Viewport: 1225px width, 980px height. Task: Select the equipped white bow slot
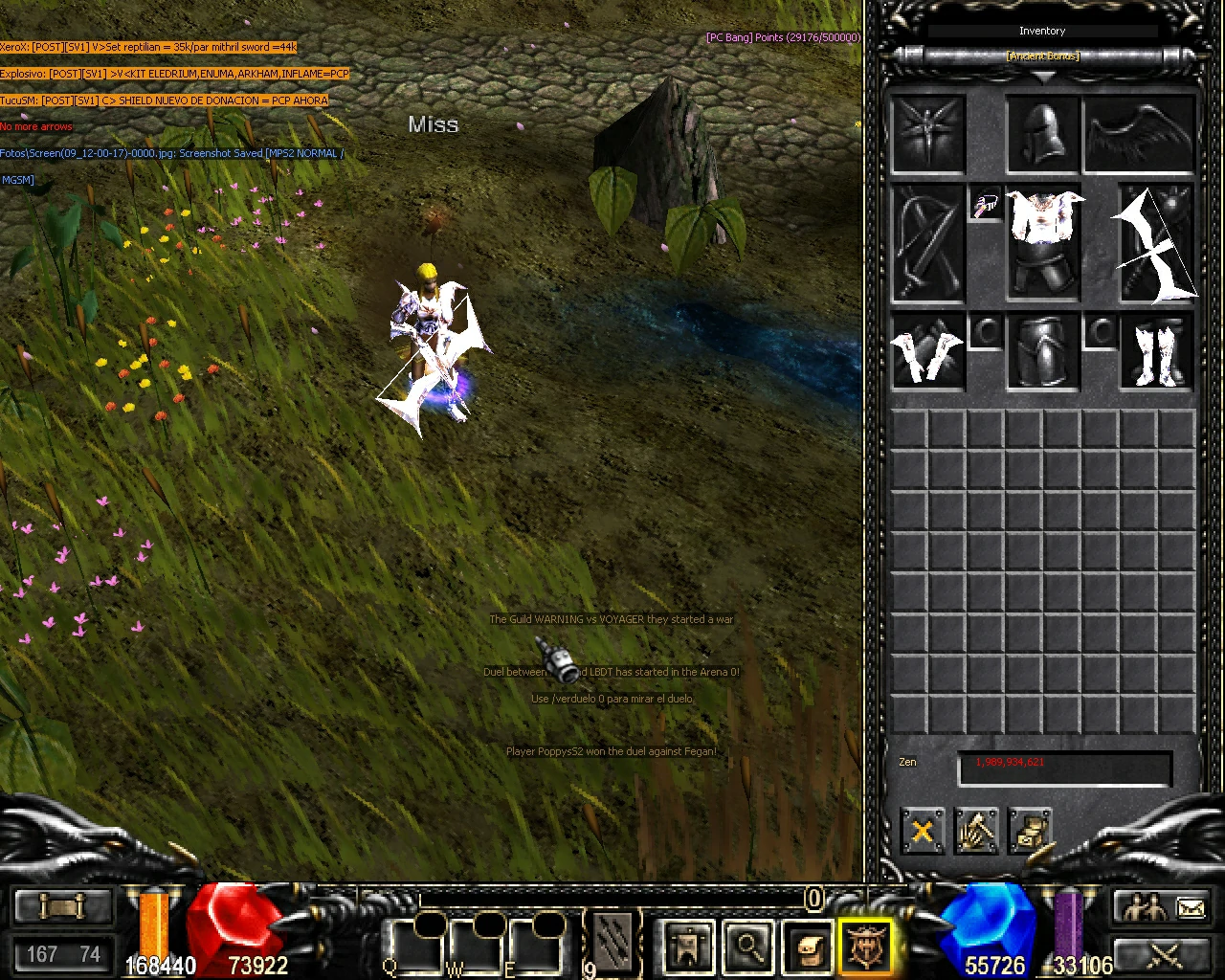(x=1158, y=244)
